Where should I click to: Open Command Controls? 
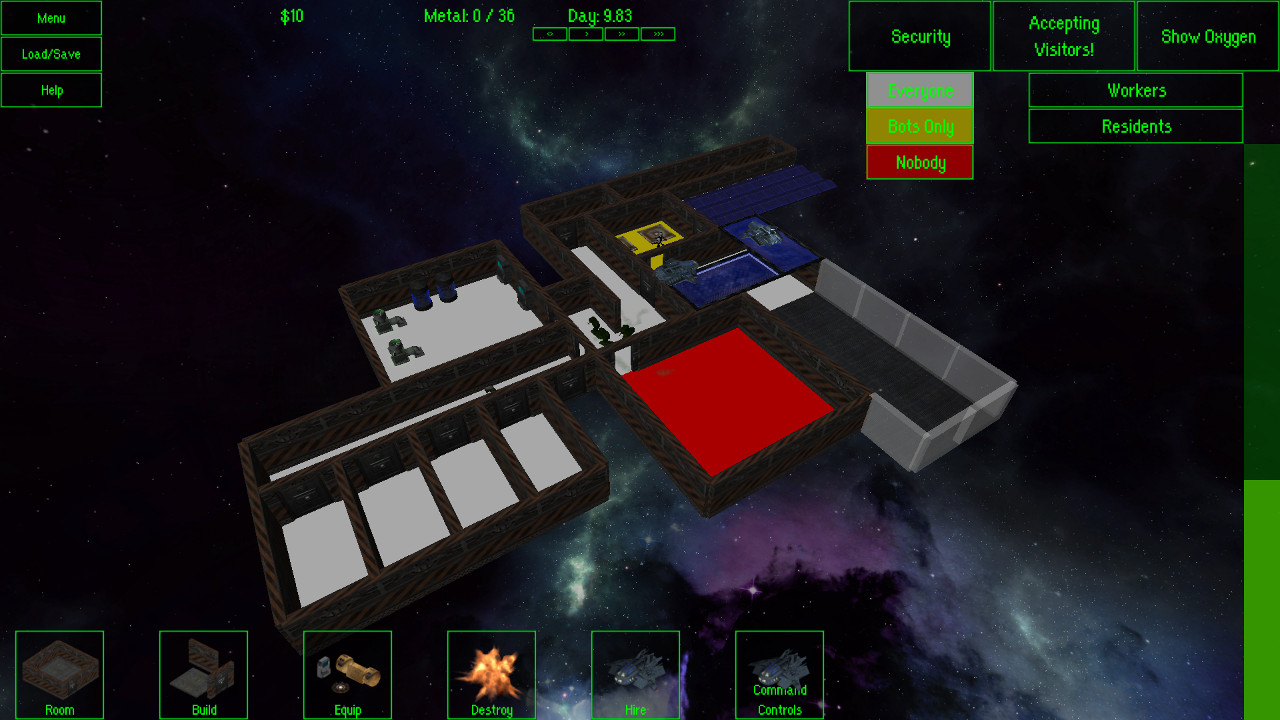[x=779, y=674]
